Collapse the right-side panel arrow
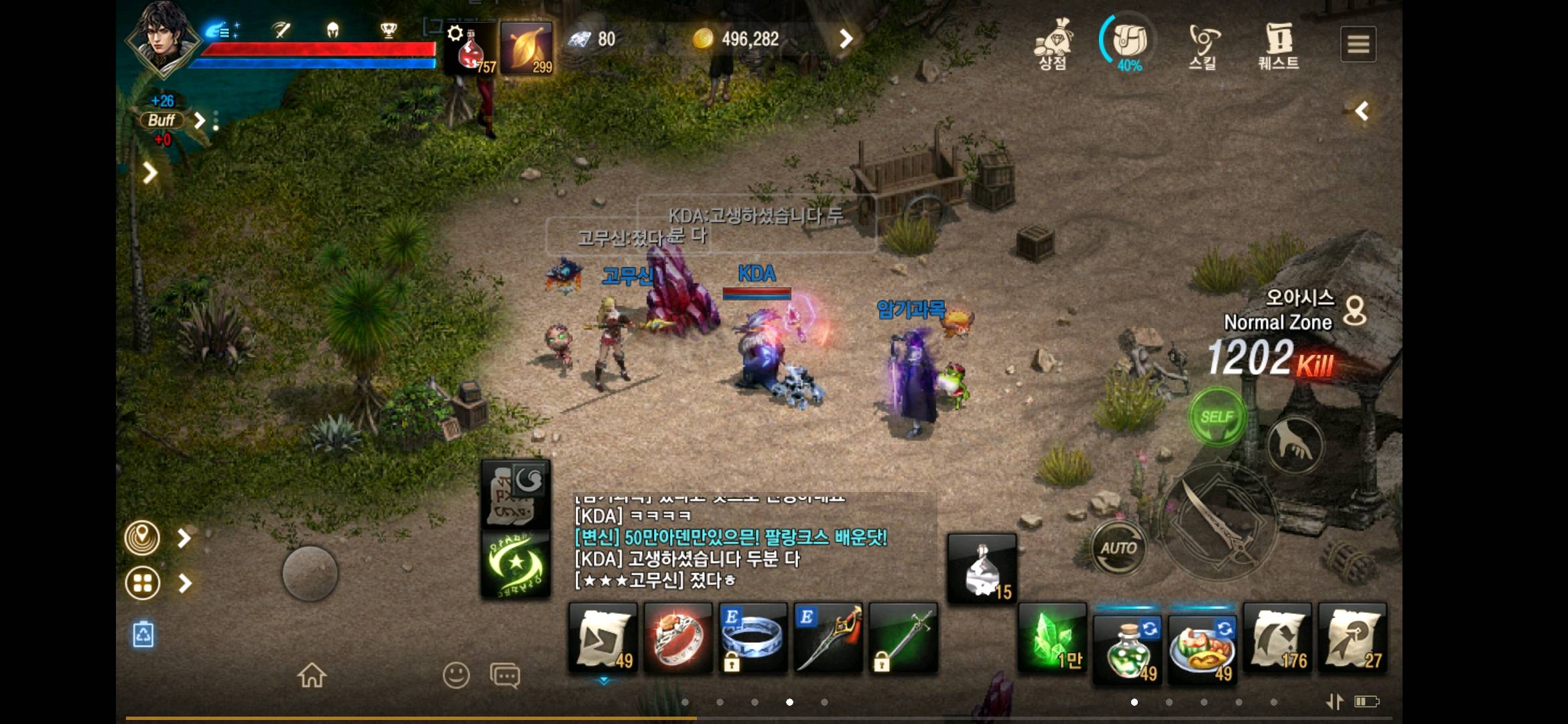 [x=1362, y=111]
